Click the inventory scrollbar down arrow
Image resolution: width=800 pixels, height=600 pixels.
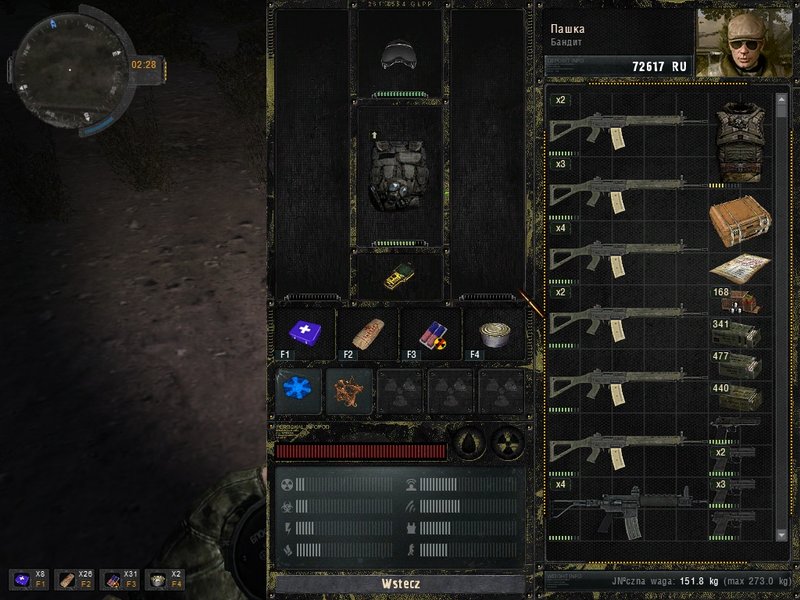tap(783, 537)
